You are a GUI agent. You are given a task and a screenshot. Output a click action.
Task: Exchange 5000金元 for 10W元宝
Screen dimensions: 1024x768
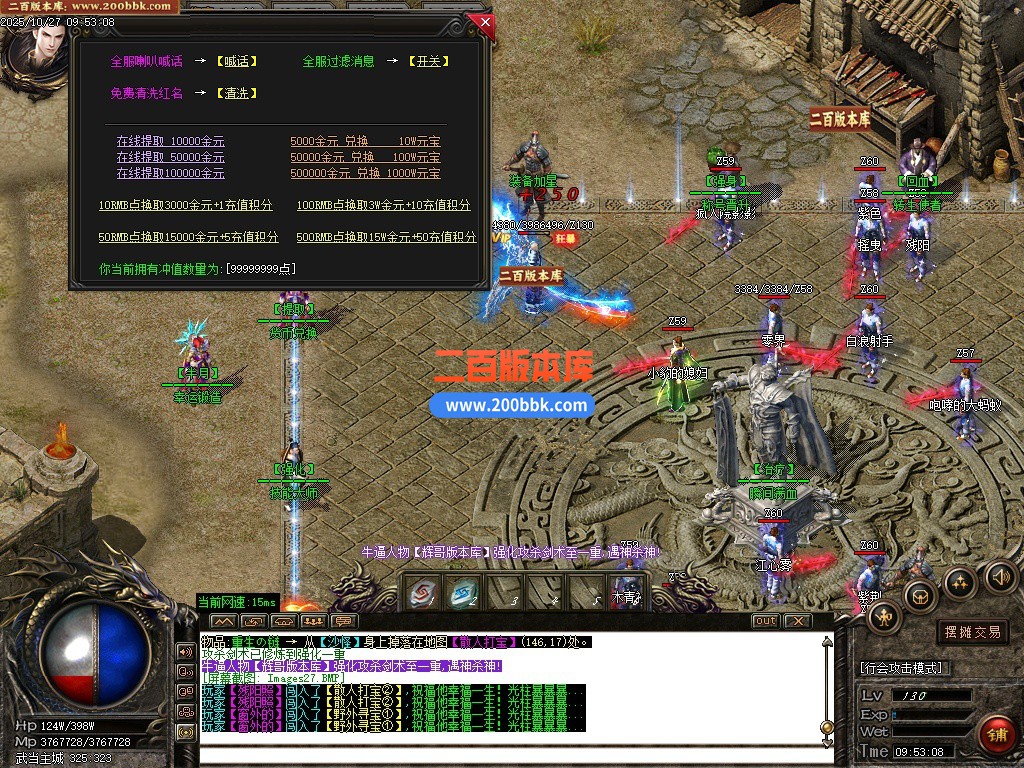365,142
